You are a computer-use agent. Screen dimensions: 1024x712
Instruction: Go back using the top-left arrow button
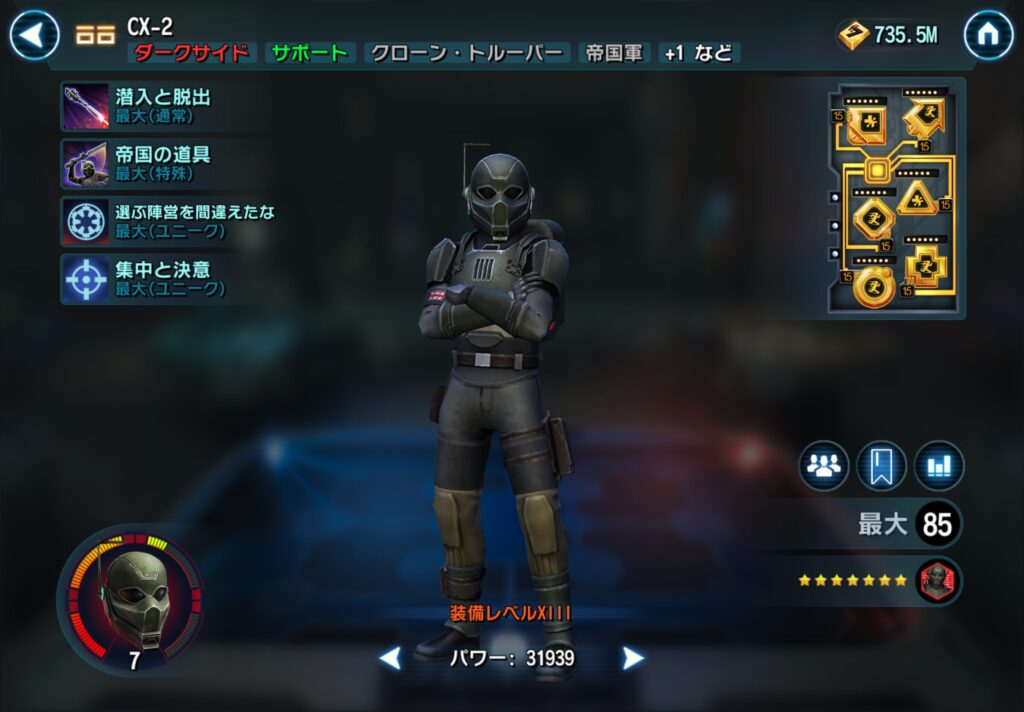click(35, 36)
